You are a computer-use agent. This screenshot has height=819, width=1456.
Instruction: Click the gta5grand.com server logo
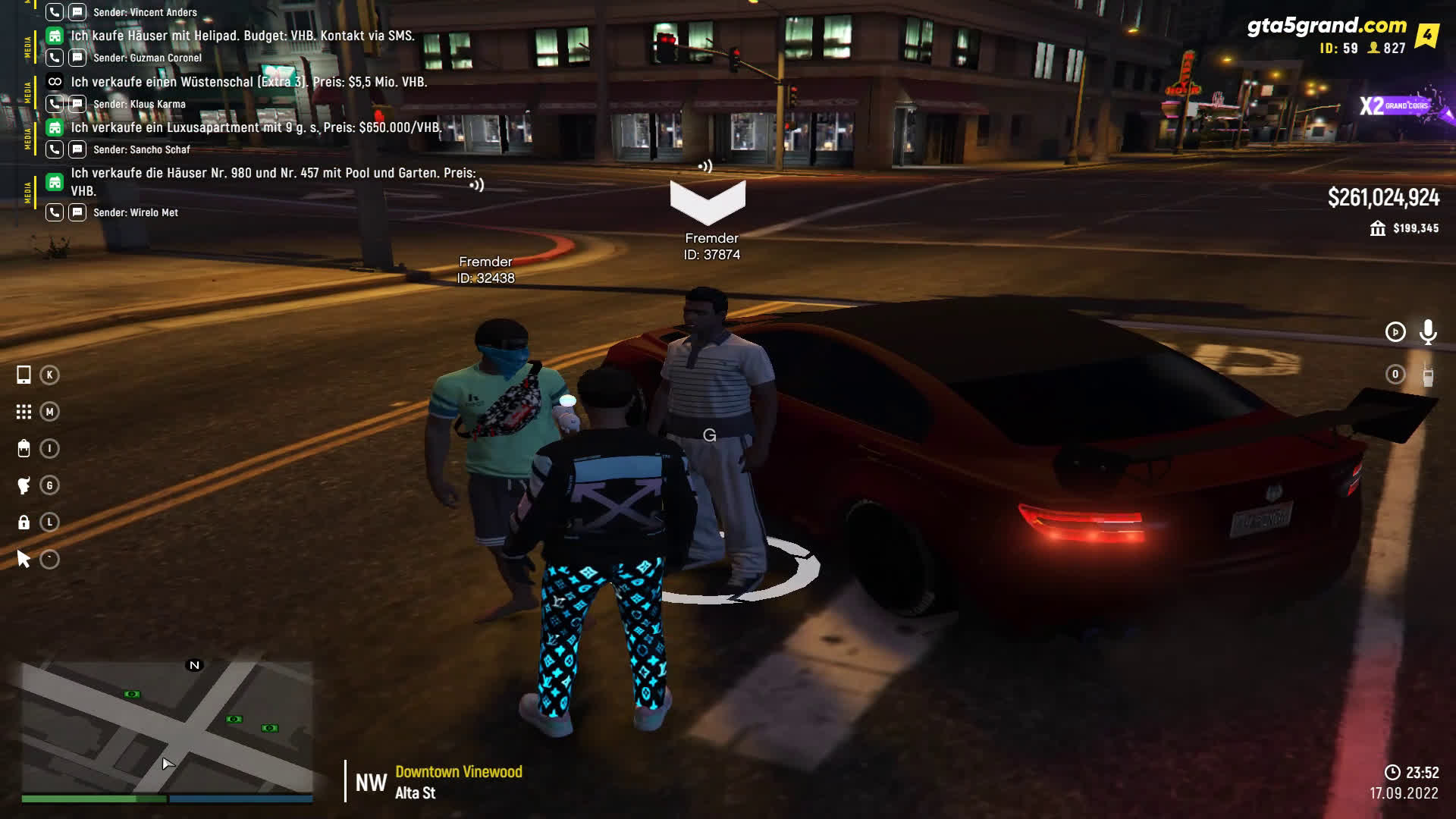[1327, 27]
